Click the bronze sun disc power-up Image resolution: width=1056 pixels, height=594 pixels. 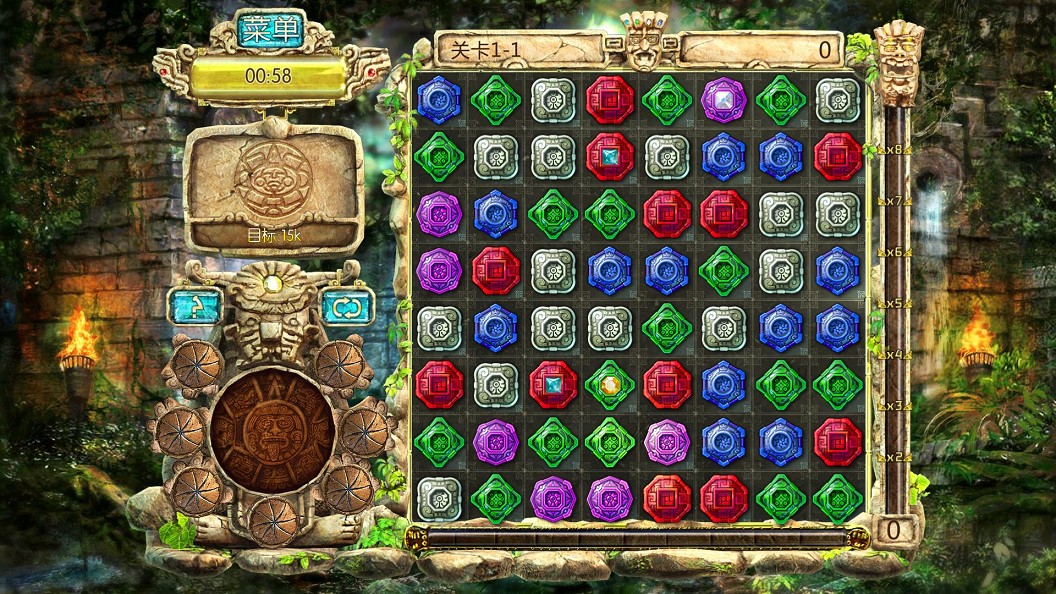pyautogui.click(x=273, y=431)
